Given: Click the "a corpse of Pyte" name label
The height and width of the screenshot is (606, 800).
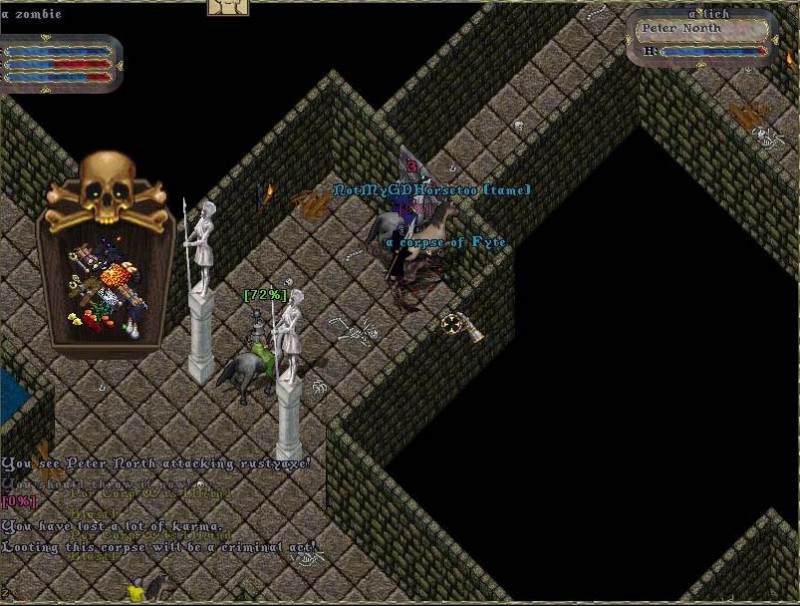Looking at the screenshot, I should (446, 243).
